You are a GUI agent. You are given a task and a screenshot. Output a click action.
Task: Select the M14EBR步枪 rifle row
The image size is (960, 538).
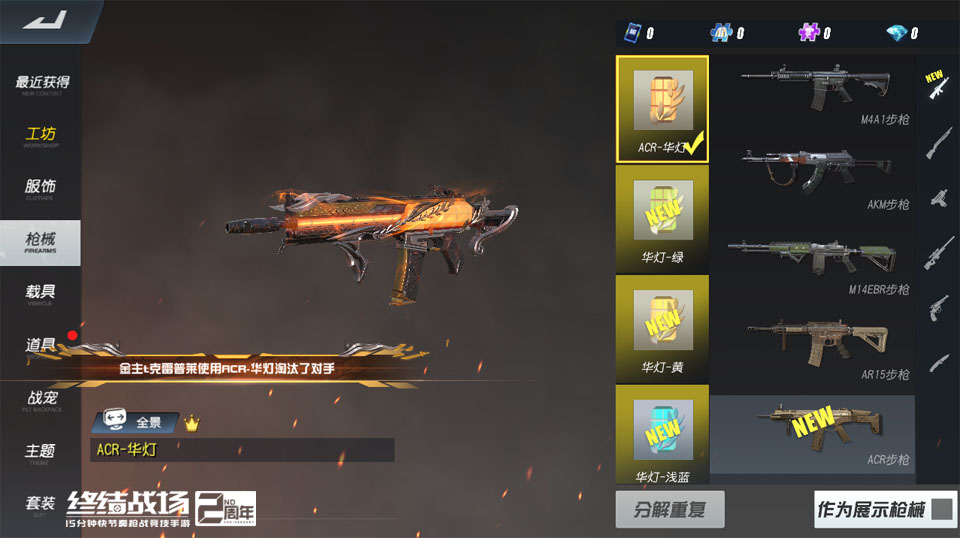812,265
